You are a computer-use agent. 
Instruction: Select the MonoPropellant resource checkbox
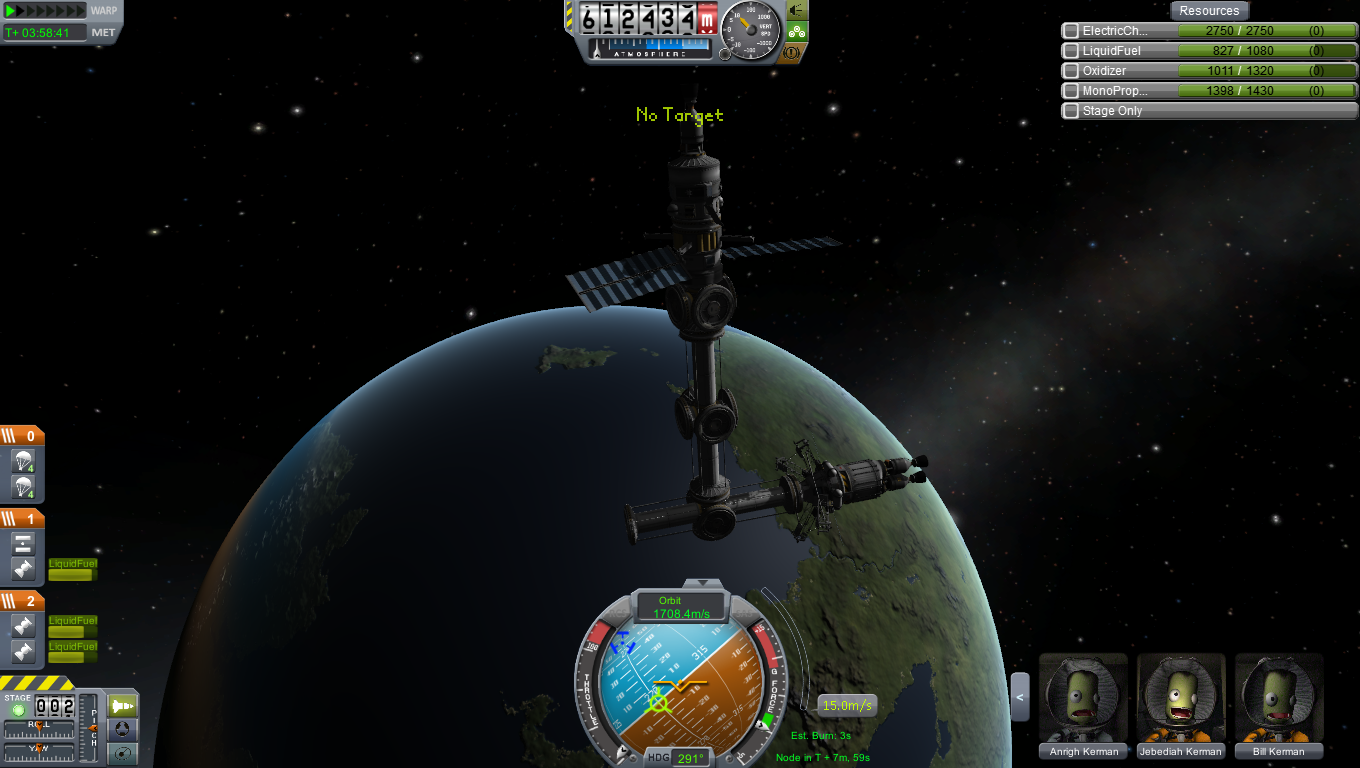1071,91
